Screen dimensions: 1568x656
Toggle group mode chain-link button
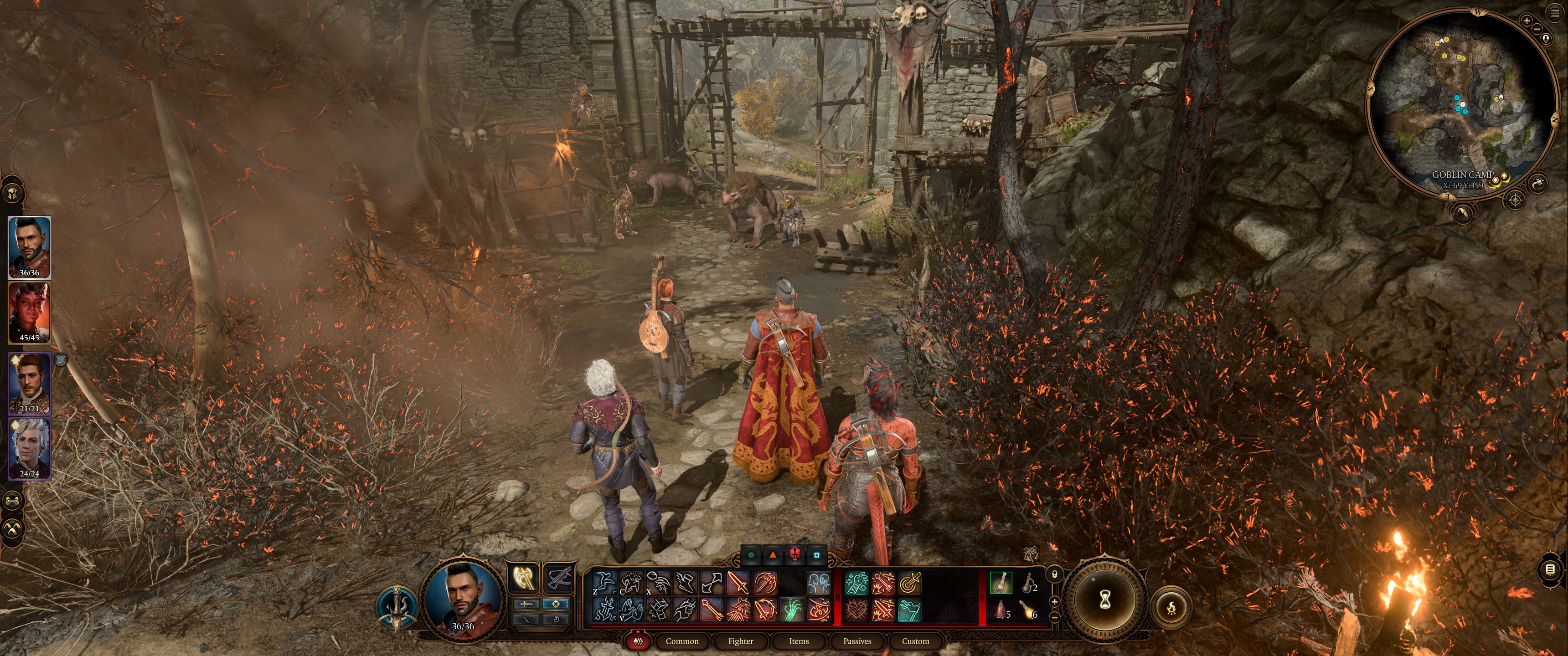pyautogui.click(x=13, y=501)
